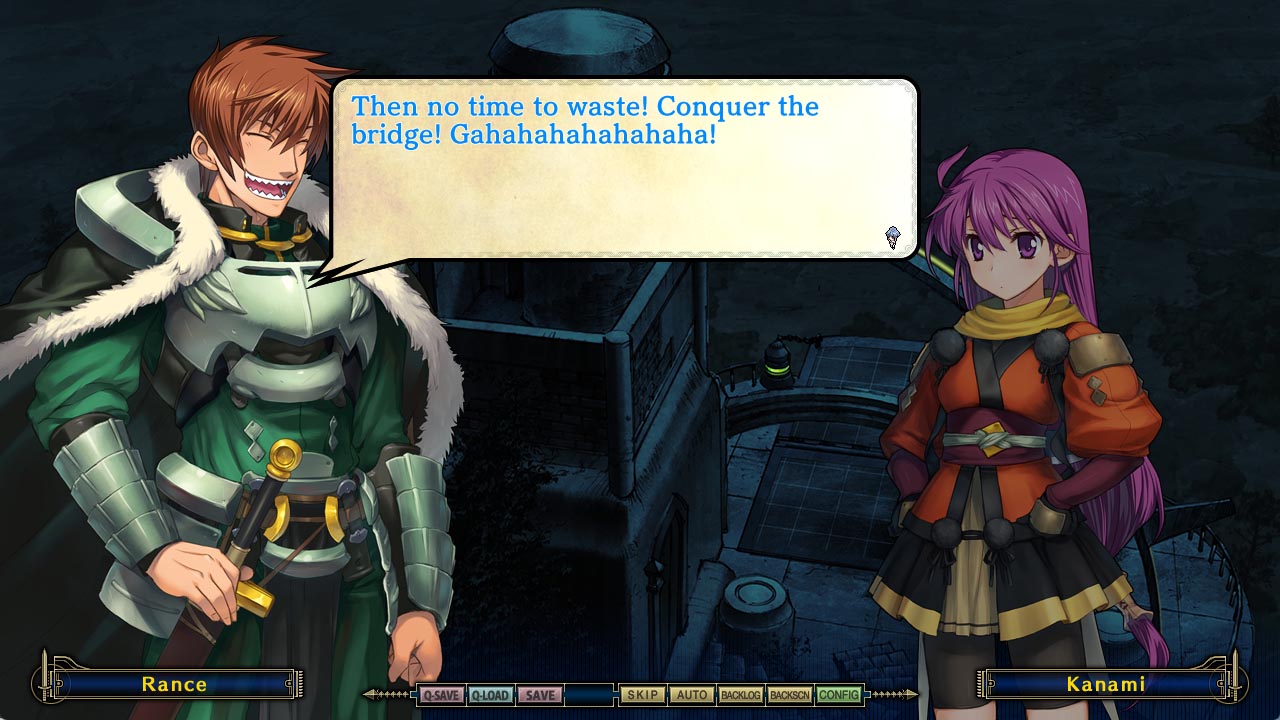Activate SKIP to fast-forward dialogue
The height and width of the screenshot is (720, 1280).
643,695
